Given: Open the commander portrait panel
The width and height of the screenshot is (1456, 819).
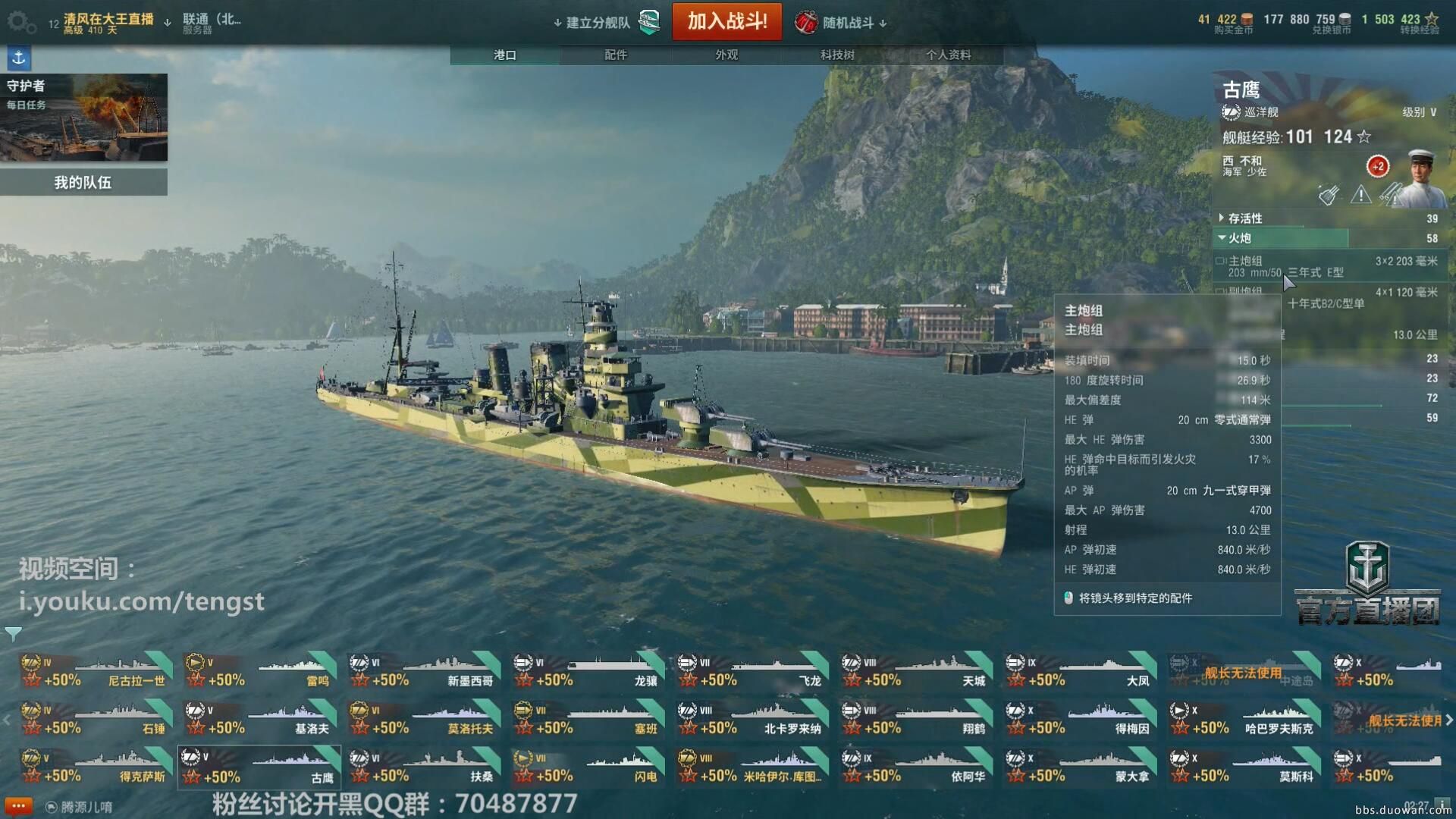Looking at the screenshot, I should click(x=1420, y=178).
